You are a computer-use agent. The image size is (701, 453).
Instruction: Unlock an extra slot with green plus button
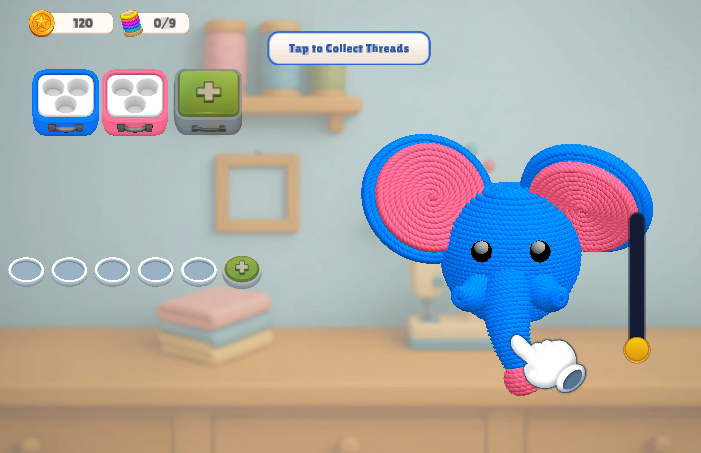coord(242,268)
